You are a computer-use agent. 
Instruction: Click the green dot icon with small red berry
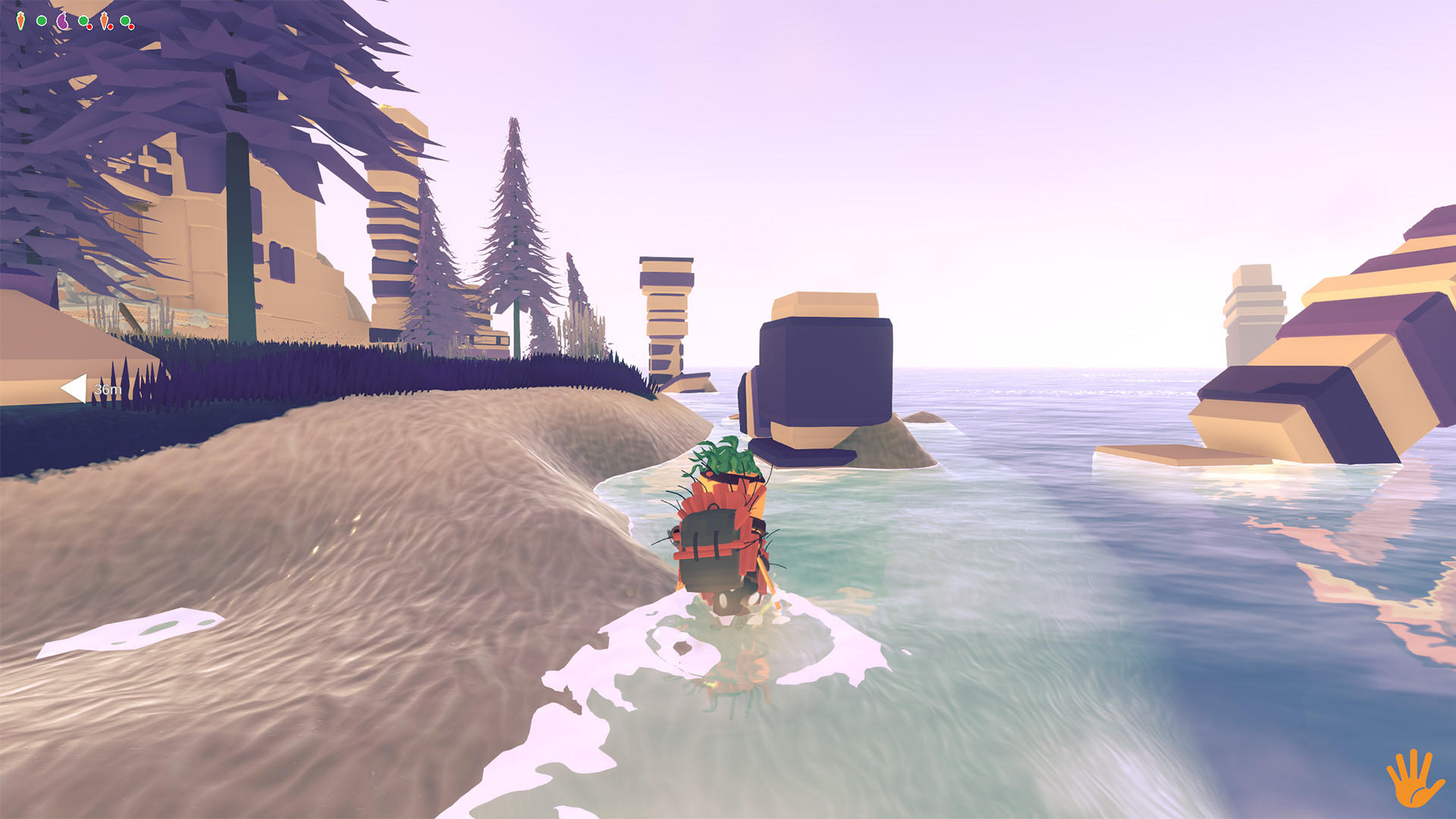[83, 20]
